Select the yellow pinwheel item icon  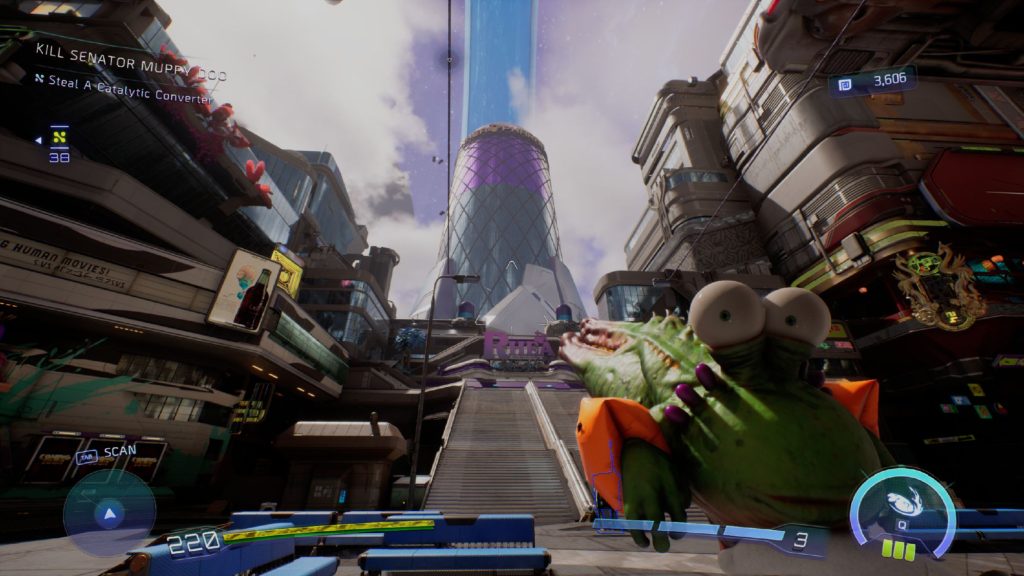(59, 138)
